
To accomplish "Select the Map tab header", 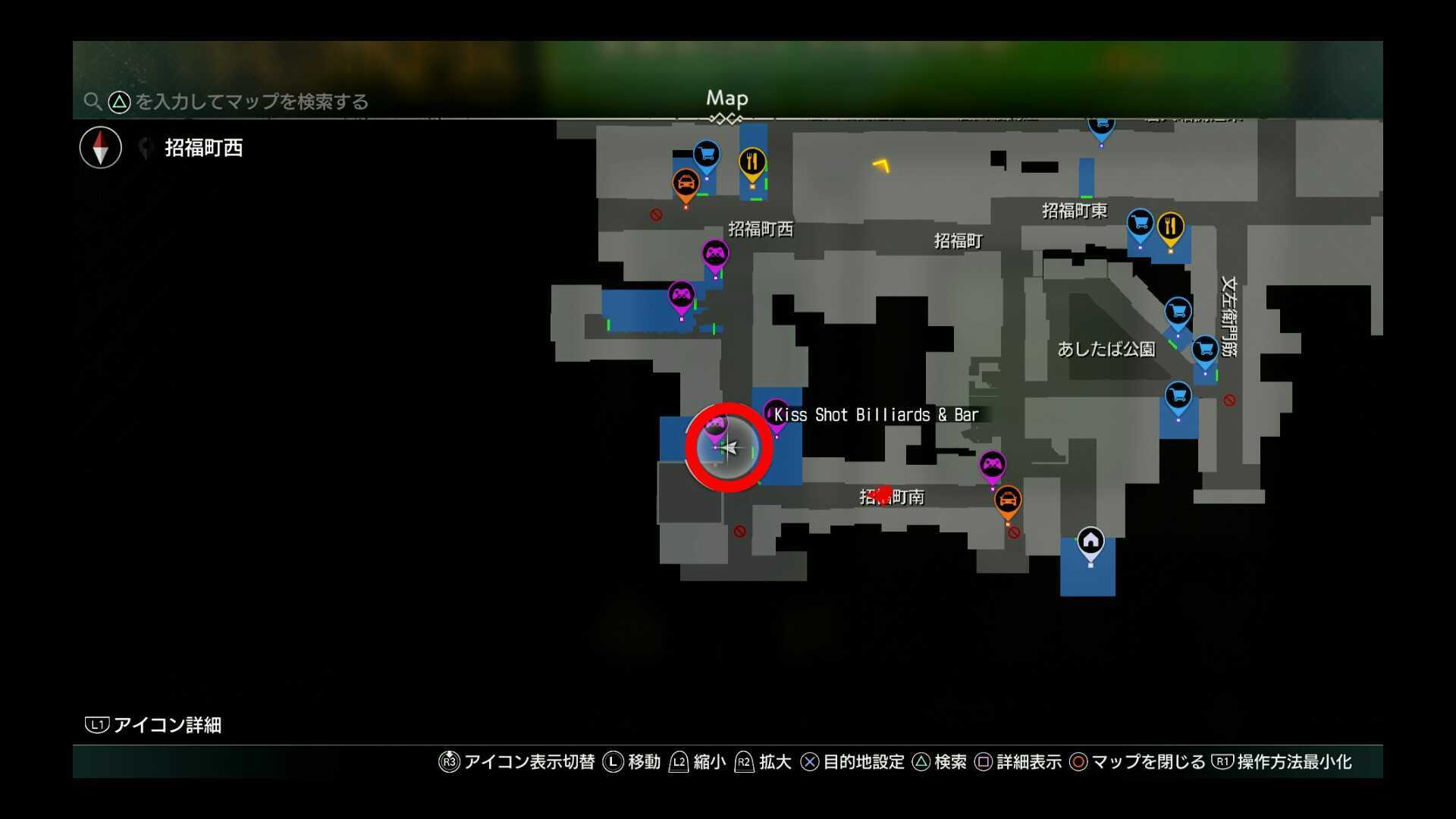I will coord(726,98).
